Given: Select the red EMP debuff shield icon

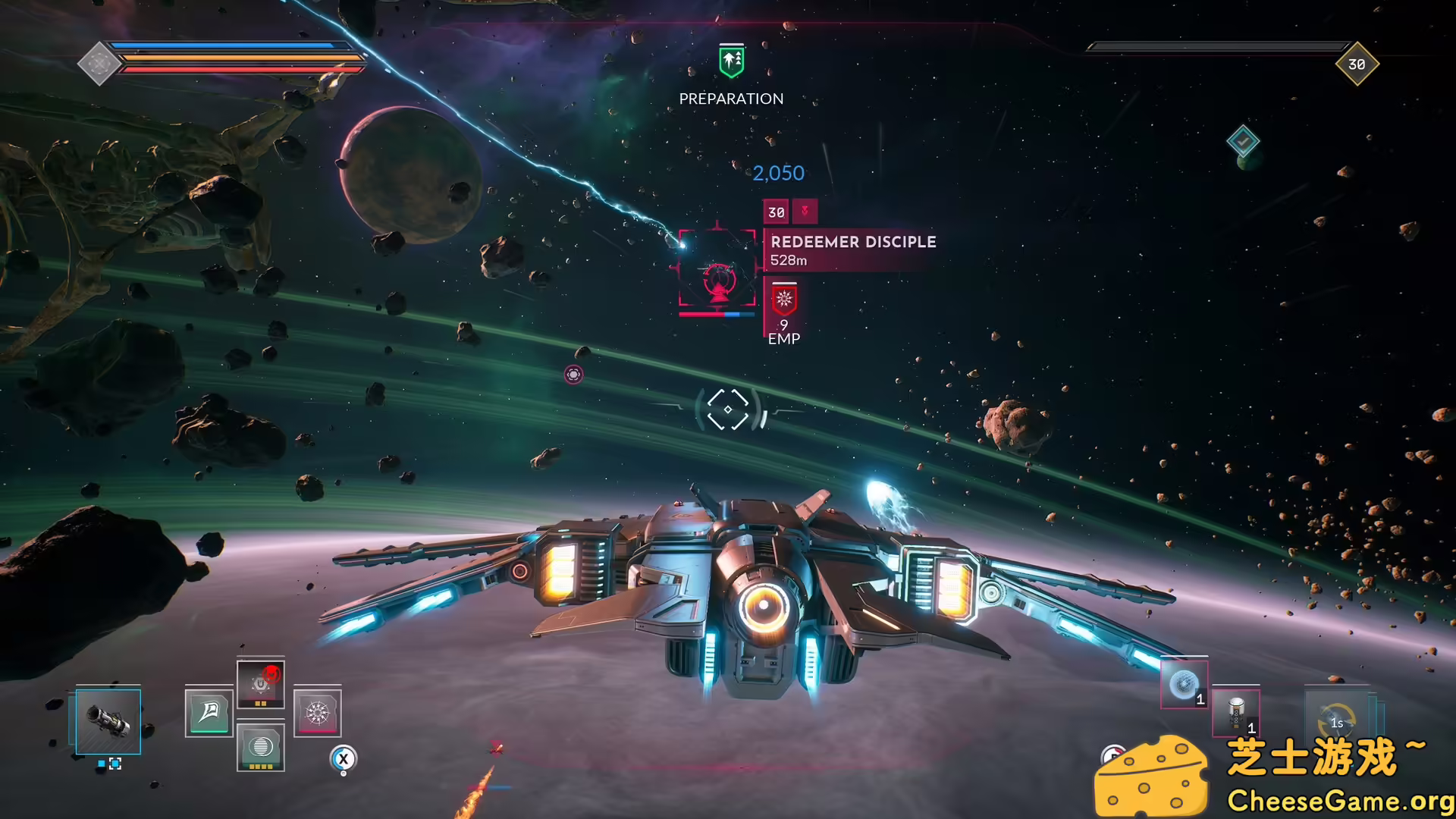Looking at the screenshot, I should pos(783,299).
